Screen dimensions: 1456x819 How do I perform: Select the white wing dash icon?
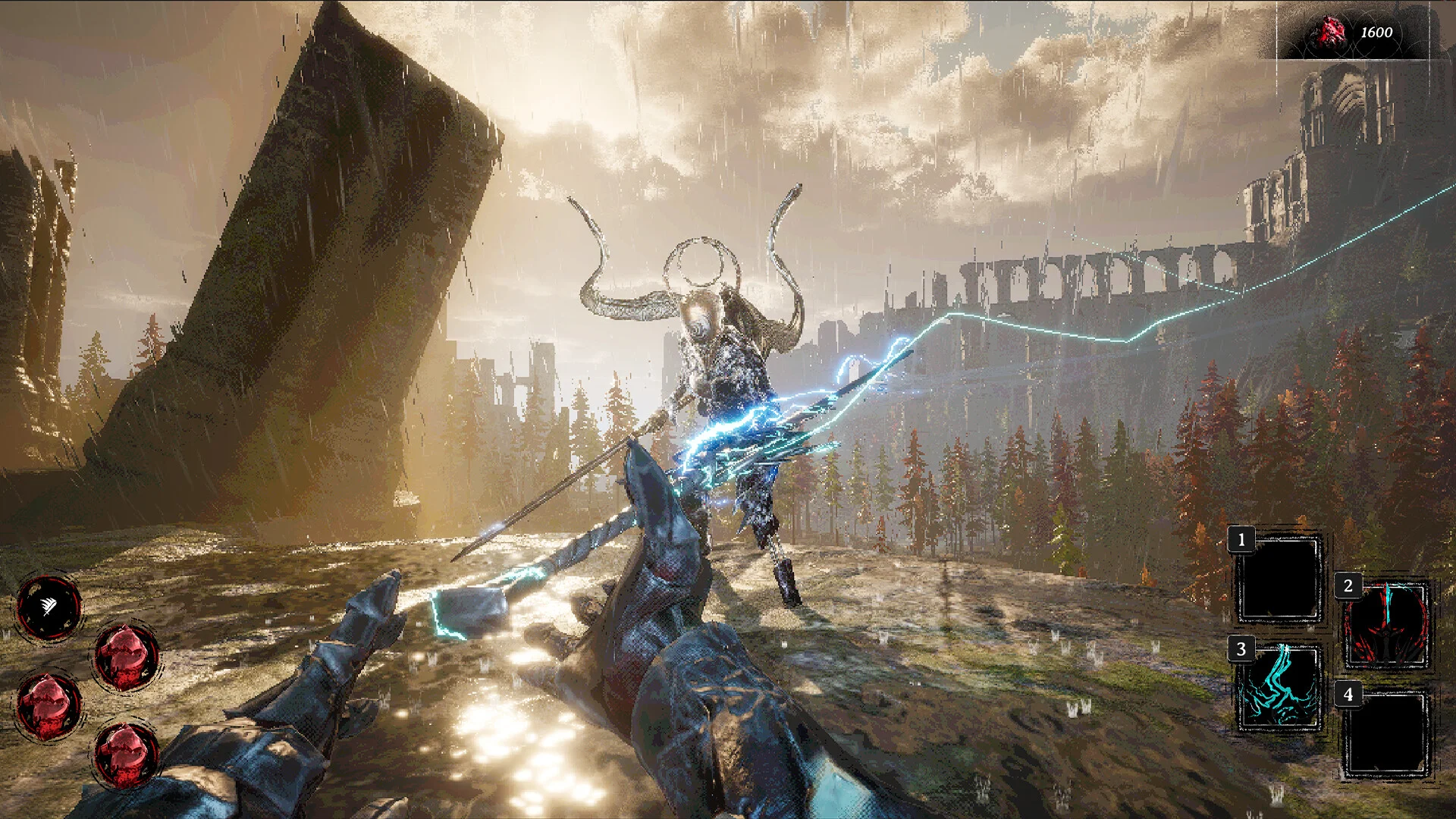click(49, 607)
